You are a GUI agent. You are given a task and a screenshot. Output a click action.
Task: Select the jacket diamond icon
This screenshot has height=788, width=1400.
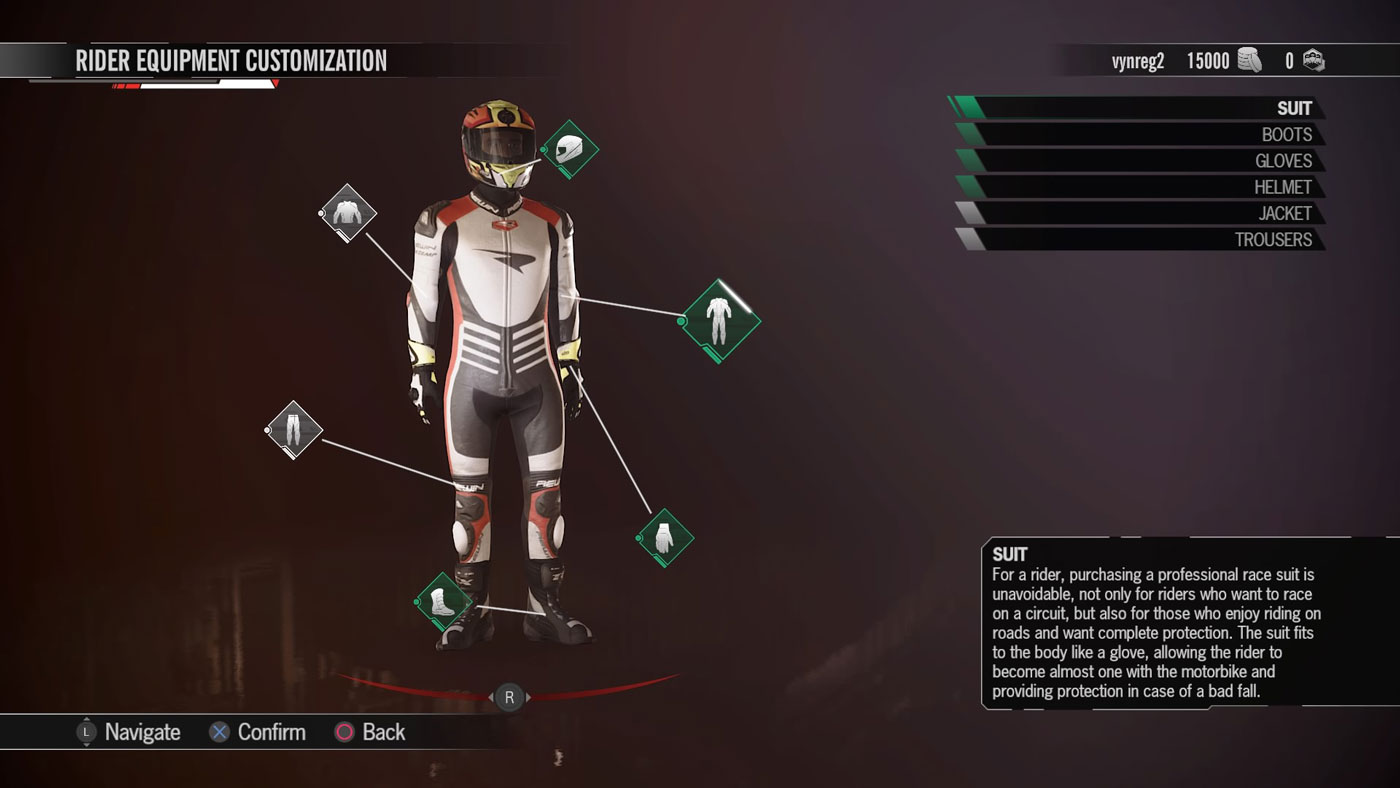pyautogui.click(x=348, y=212)
